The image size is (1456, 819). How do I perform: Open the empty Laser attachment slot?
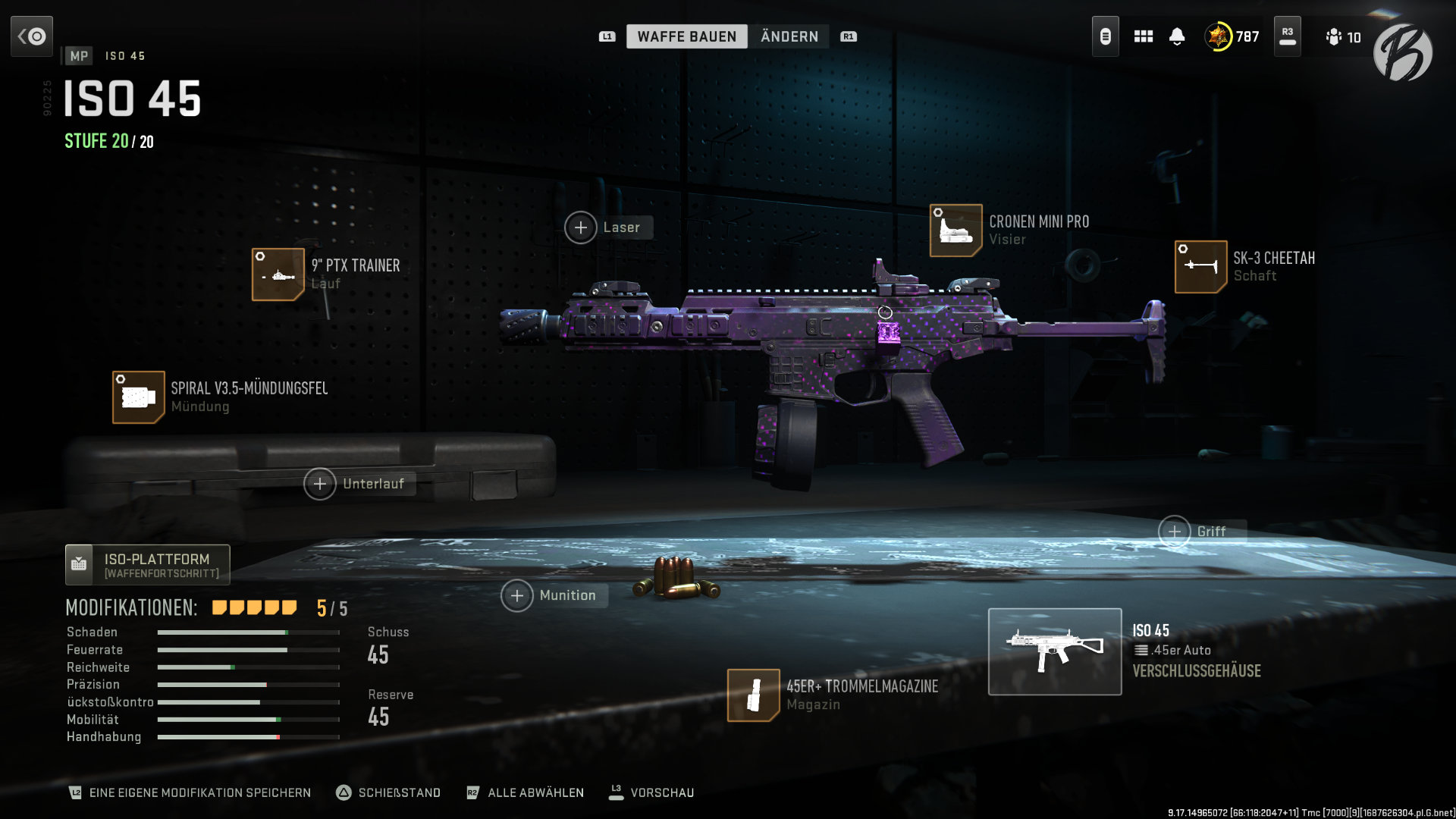pyautogui.click(x=581, y=227)
